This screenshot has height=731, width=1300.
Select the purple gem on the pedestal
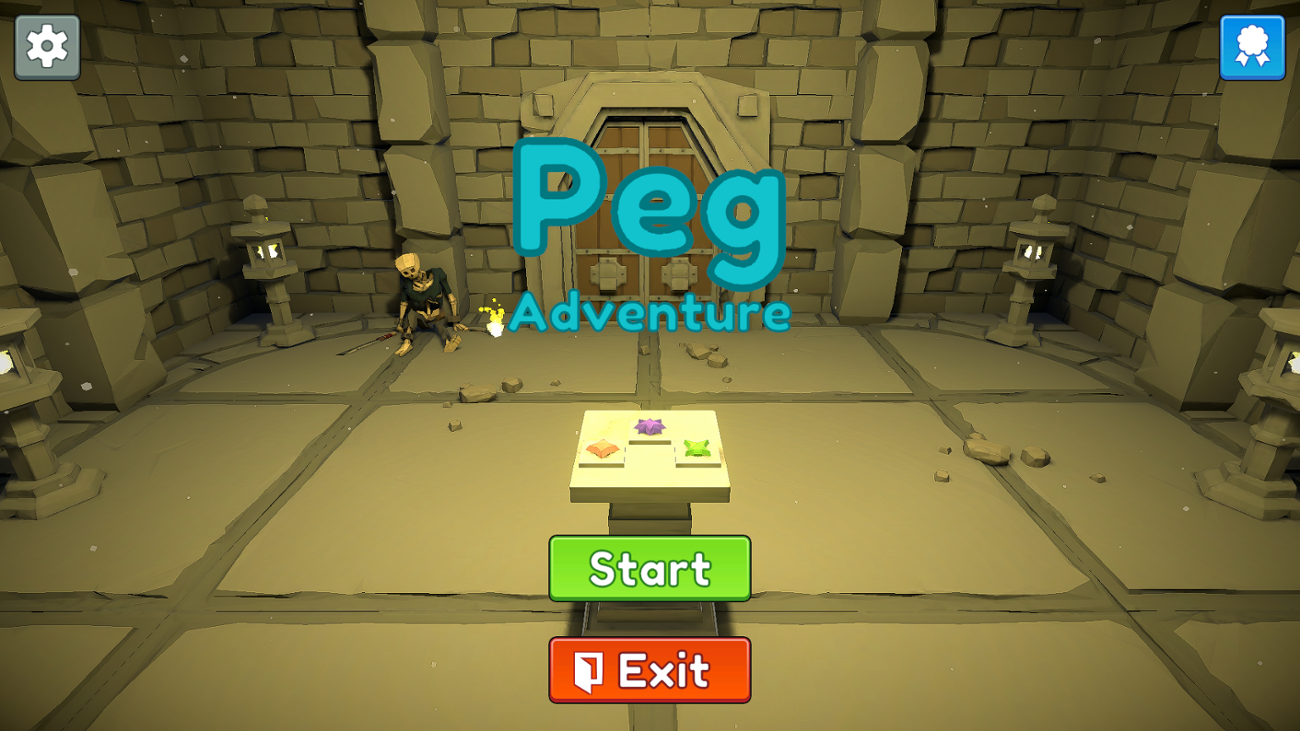pos(650,428)
